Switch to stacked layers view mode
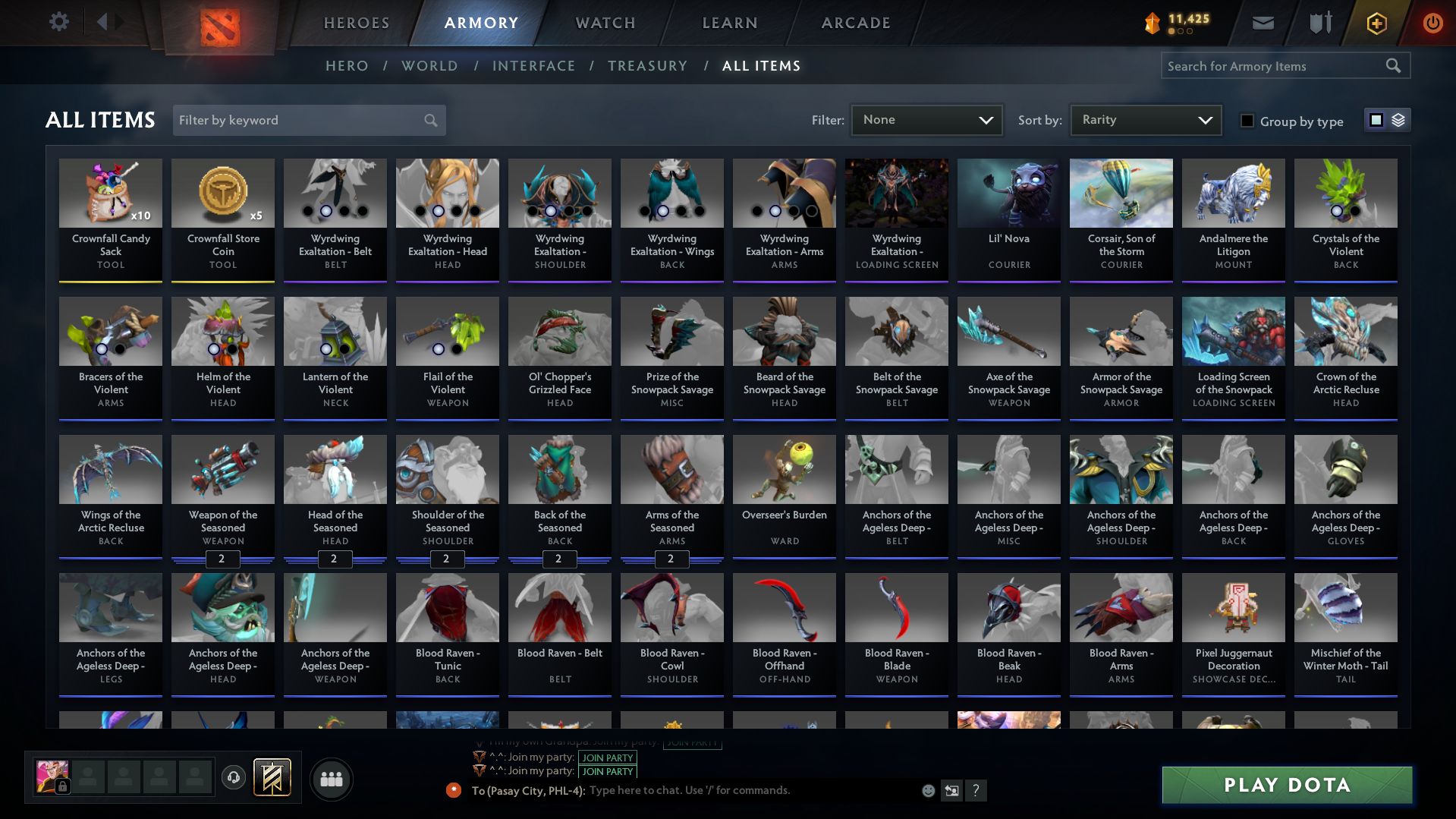Screen dimensions: 1456x819 pyautogui.click(x=1397, y=120)
